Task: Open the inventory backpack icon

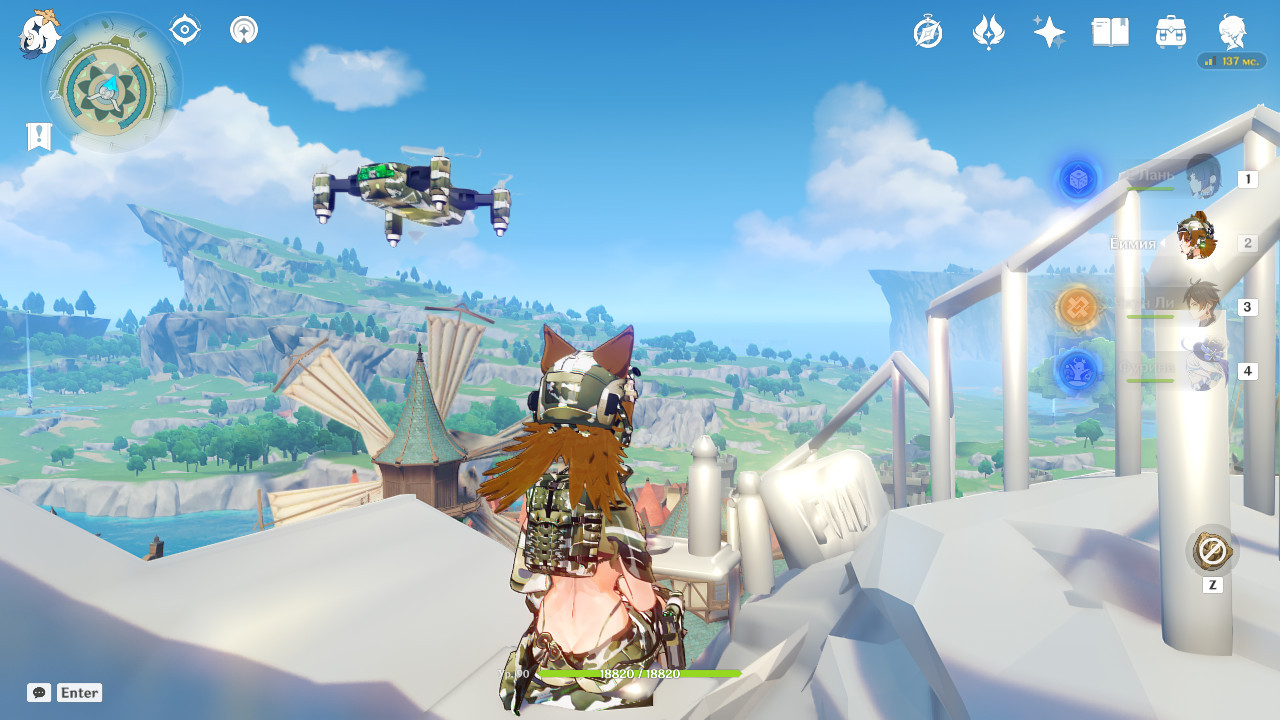Action: click(1170, 32)
